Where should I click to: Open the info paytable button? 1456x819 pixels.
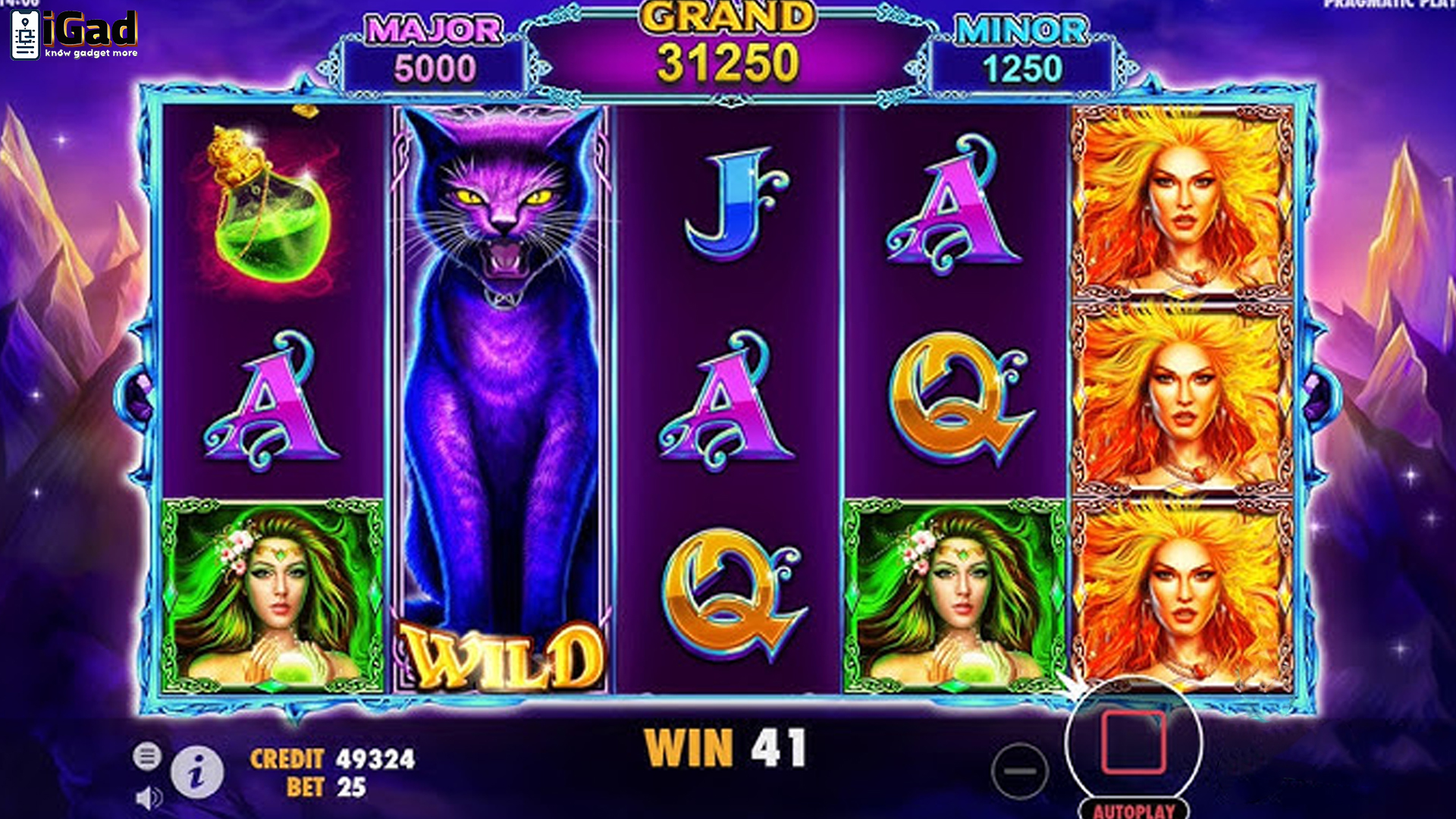[197, 773]
